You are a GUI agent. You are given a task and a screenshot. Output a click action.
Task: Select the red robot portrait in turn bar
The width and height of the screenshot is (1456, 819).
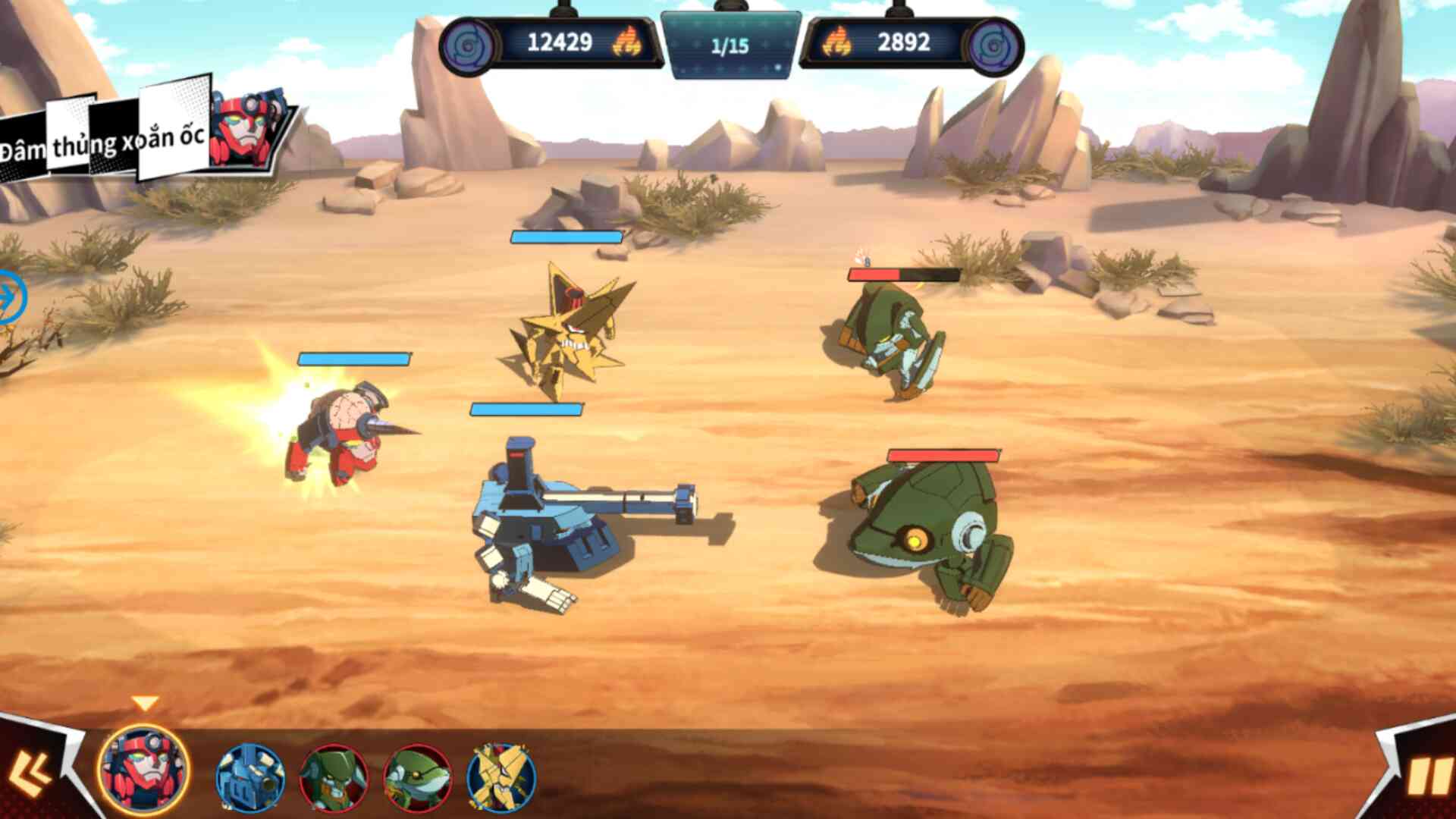click(x=144, y=770)
